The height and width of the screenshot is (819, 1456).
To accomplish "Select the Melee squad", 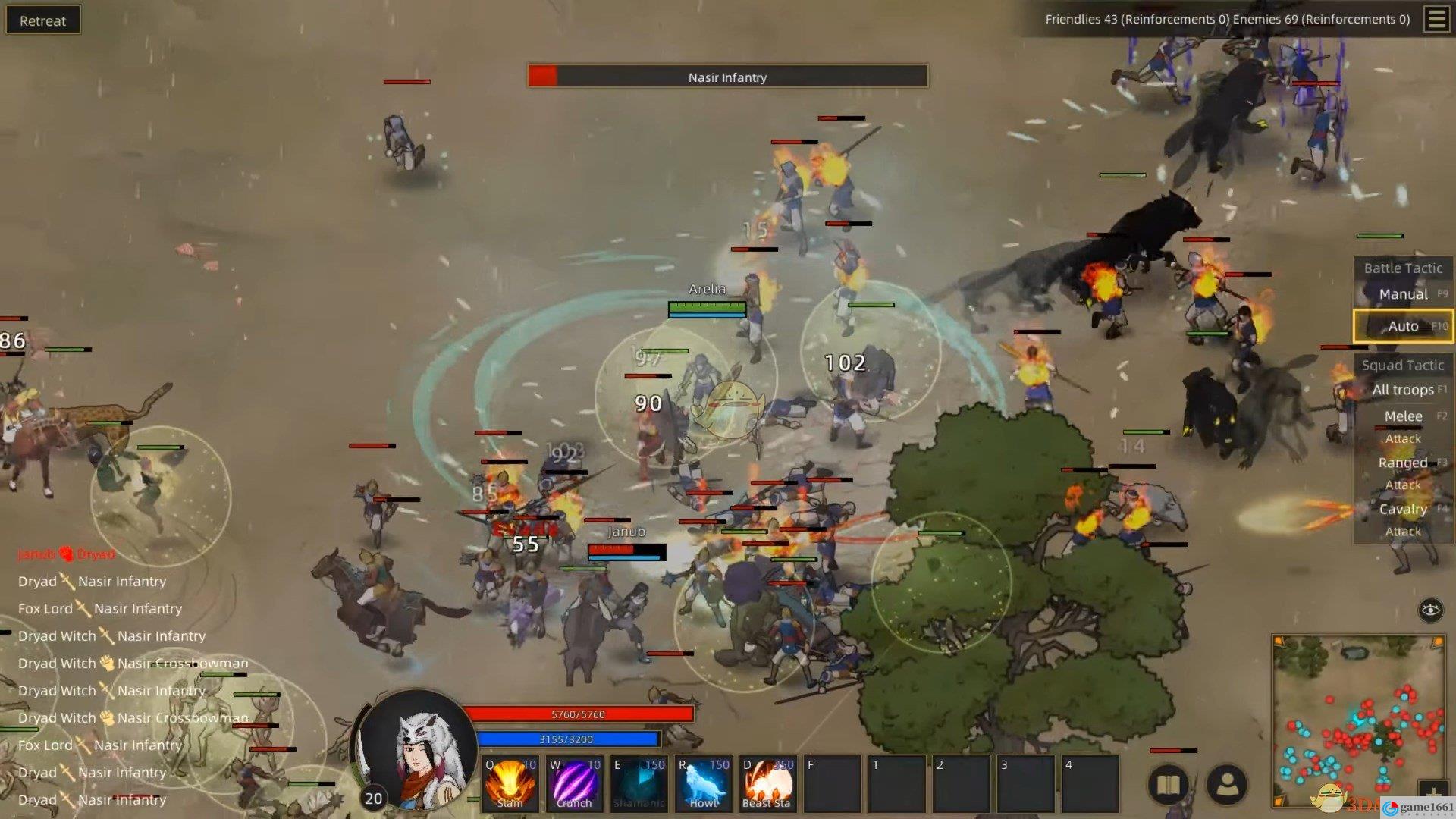I will click(1403, 416).
